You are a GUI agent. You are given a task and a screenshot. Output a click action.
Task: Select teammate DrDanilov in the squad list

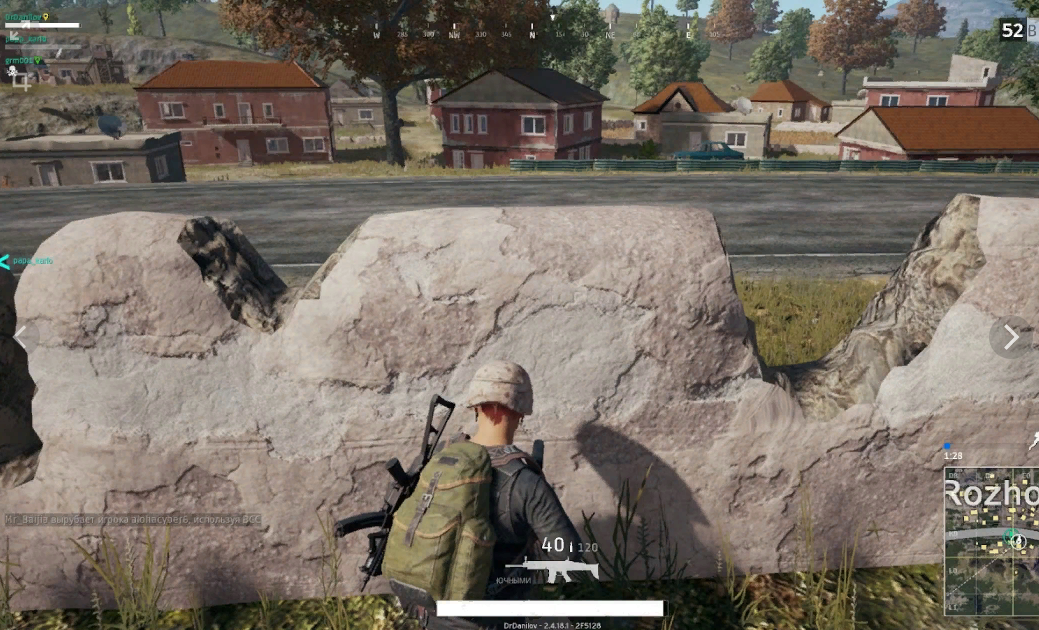pyautogui.click(x=26, y=17)
